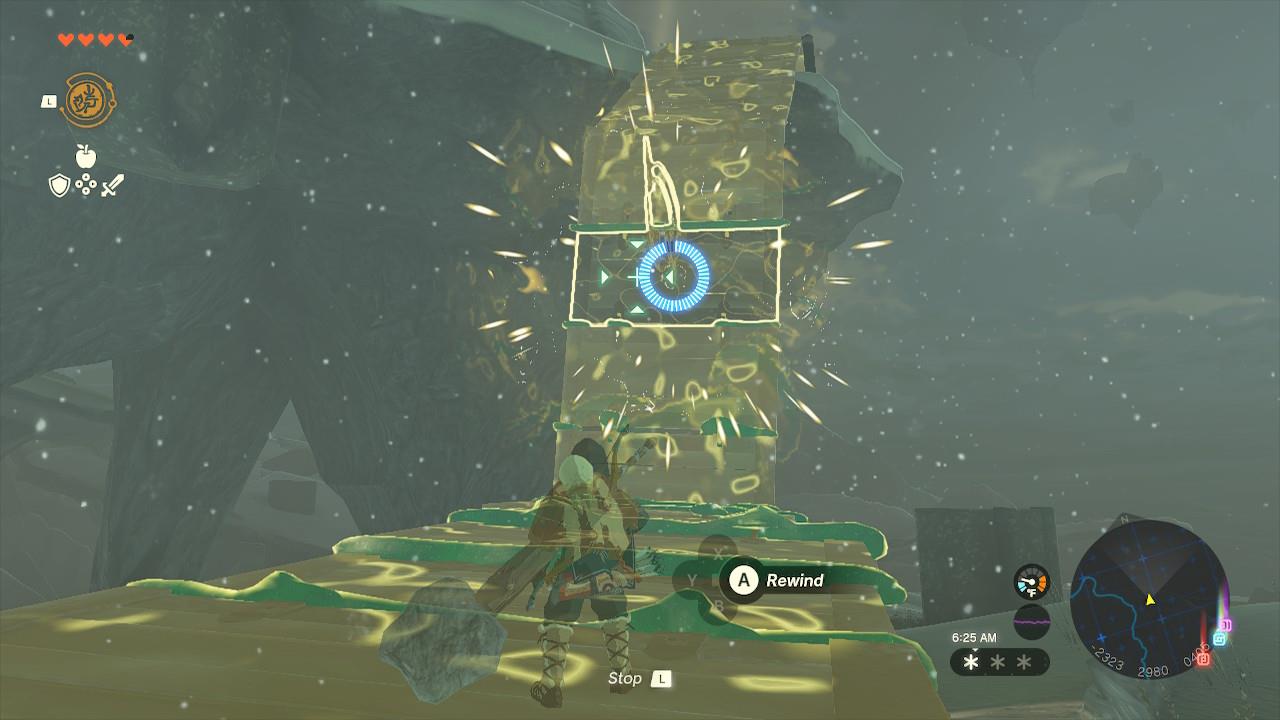Click the red map marker on the minimap edge
This screenshot has height=720, width=1280.
coord(1203,659)
